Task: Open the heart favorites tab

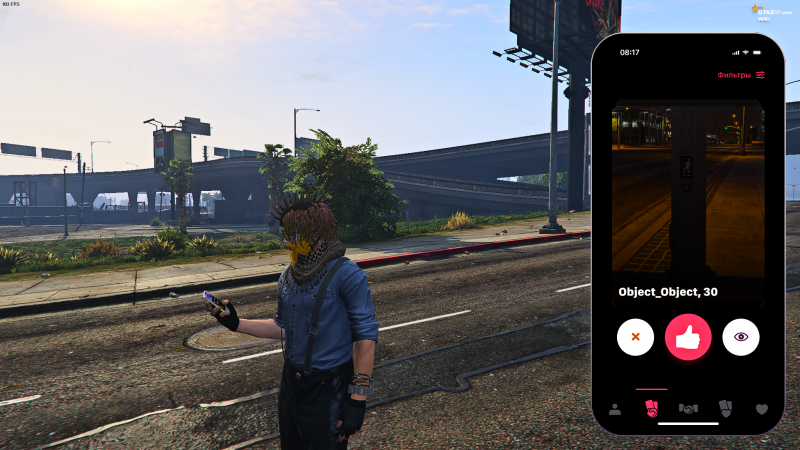Action: click(x=761, y=409)
